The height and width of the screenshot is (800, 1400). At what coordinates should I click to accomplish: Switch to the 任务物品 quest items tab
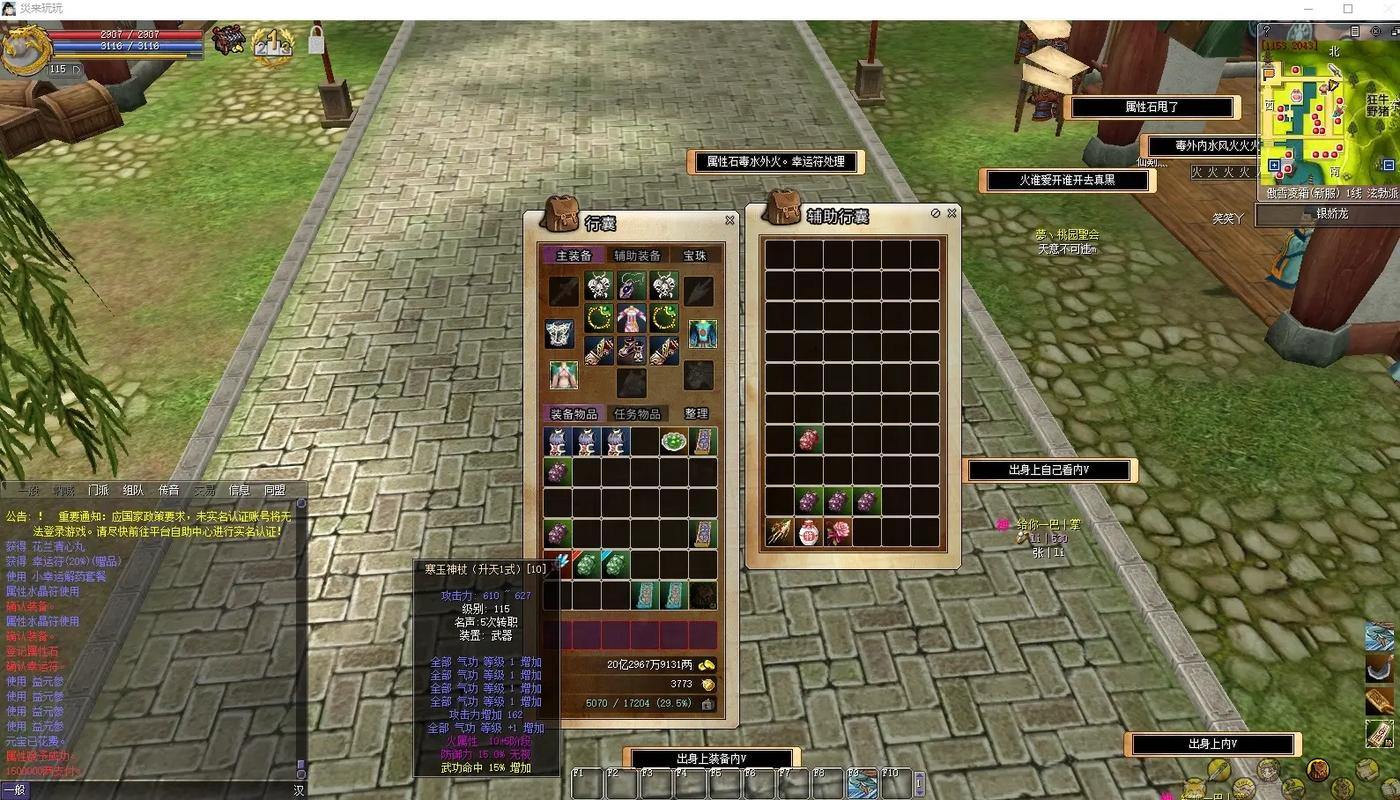click(x=636, y=414)
